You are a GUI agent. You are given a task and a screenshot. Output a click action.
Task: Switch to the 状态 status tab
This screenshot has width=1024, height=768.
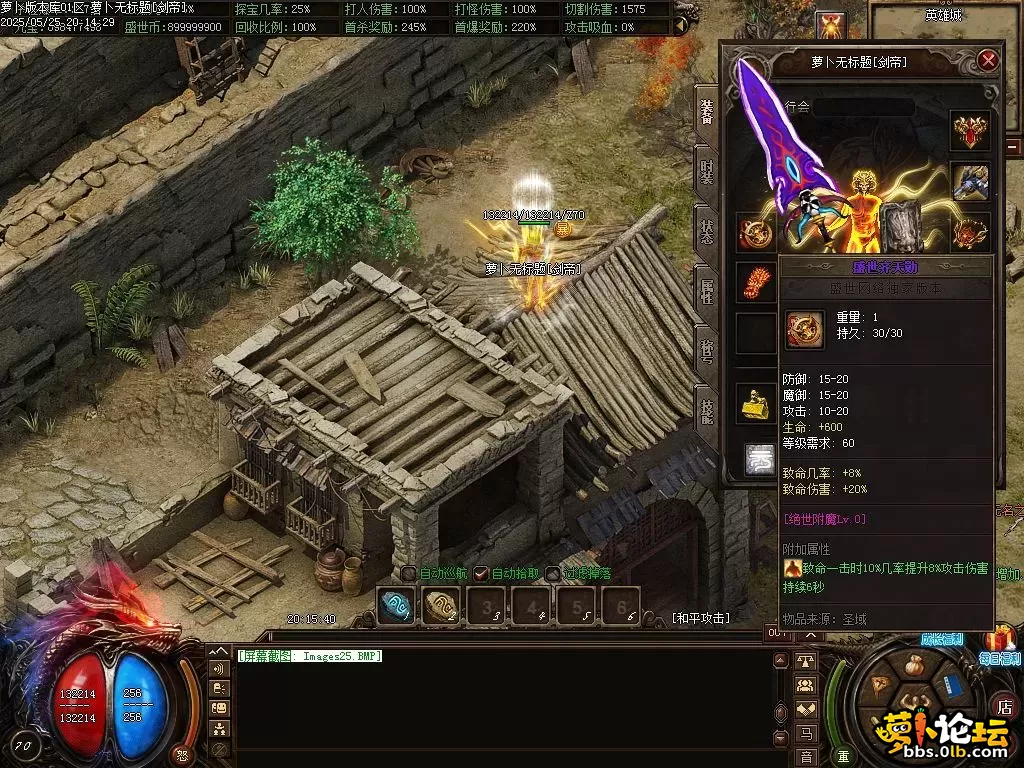coord(707,232)
